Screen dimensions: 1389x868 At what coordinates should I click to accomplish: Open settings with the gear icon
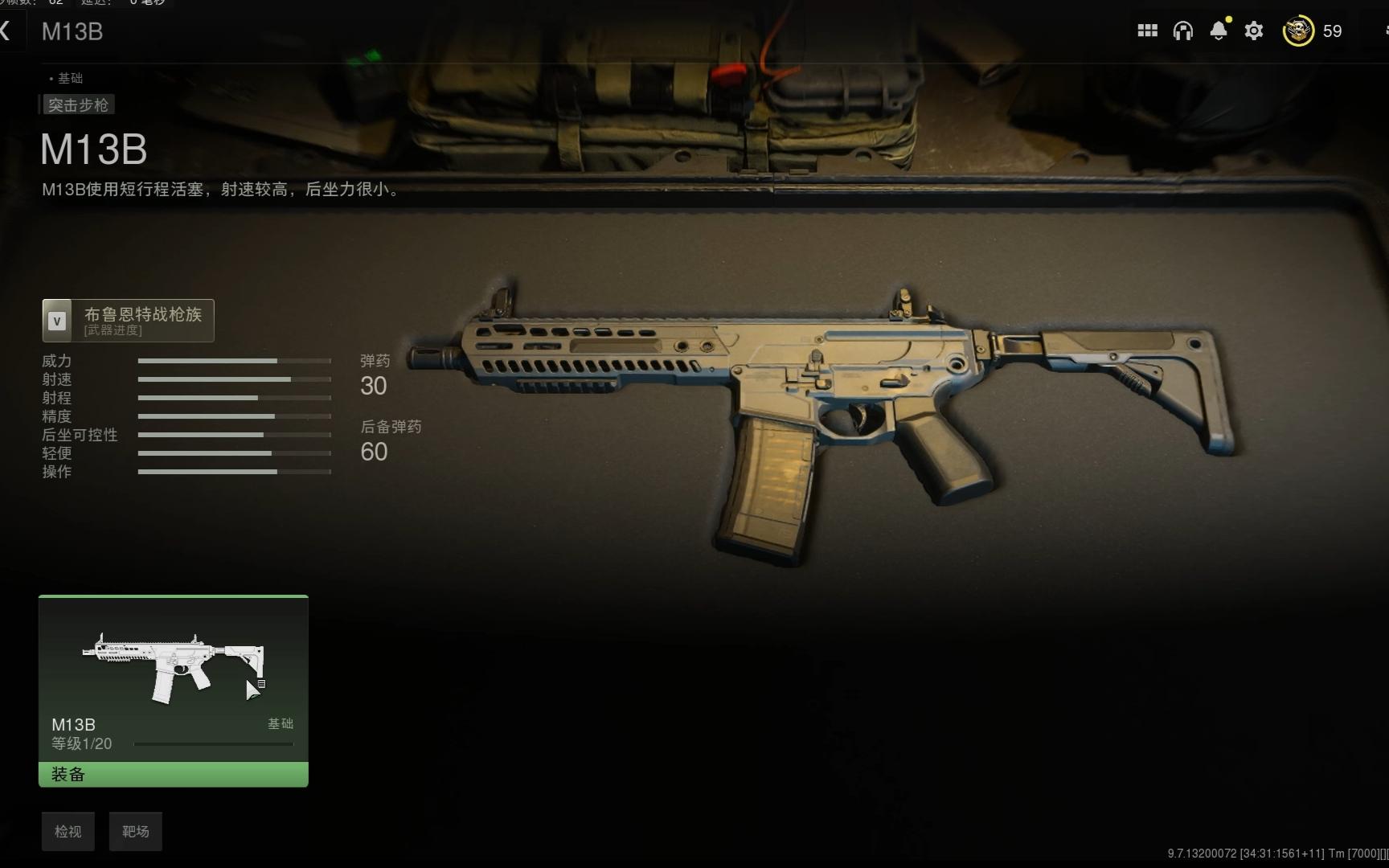click(1254, 31)
